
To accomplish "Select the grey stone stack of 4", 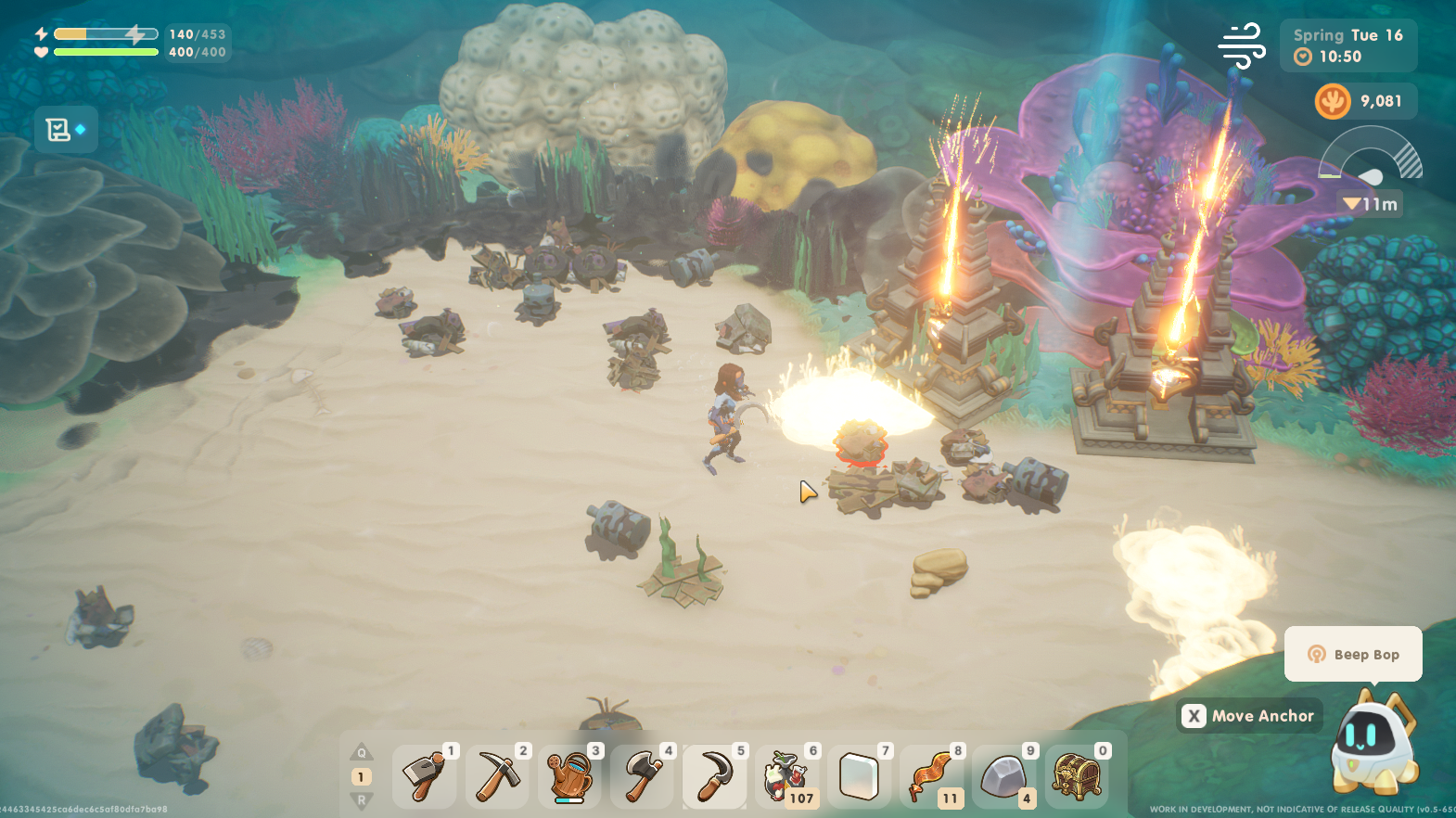I will 1003,775.
